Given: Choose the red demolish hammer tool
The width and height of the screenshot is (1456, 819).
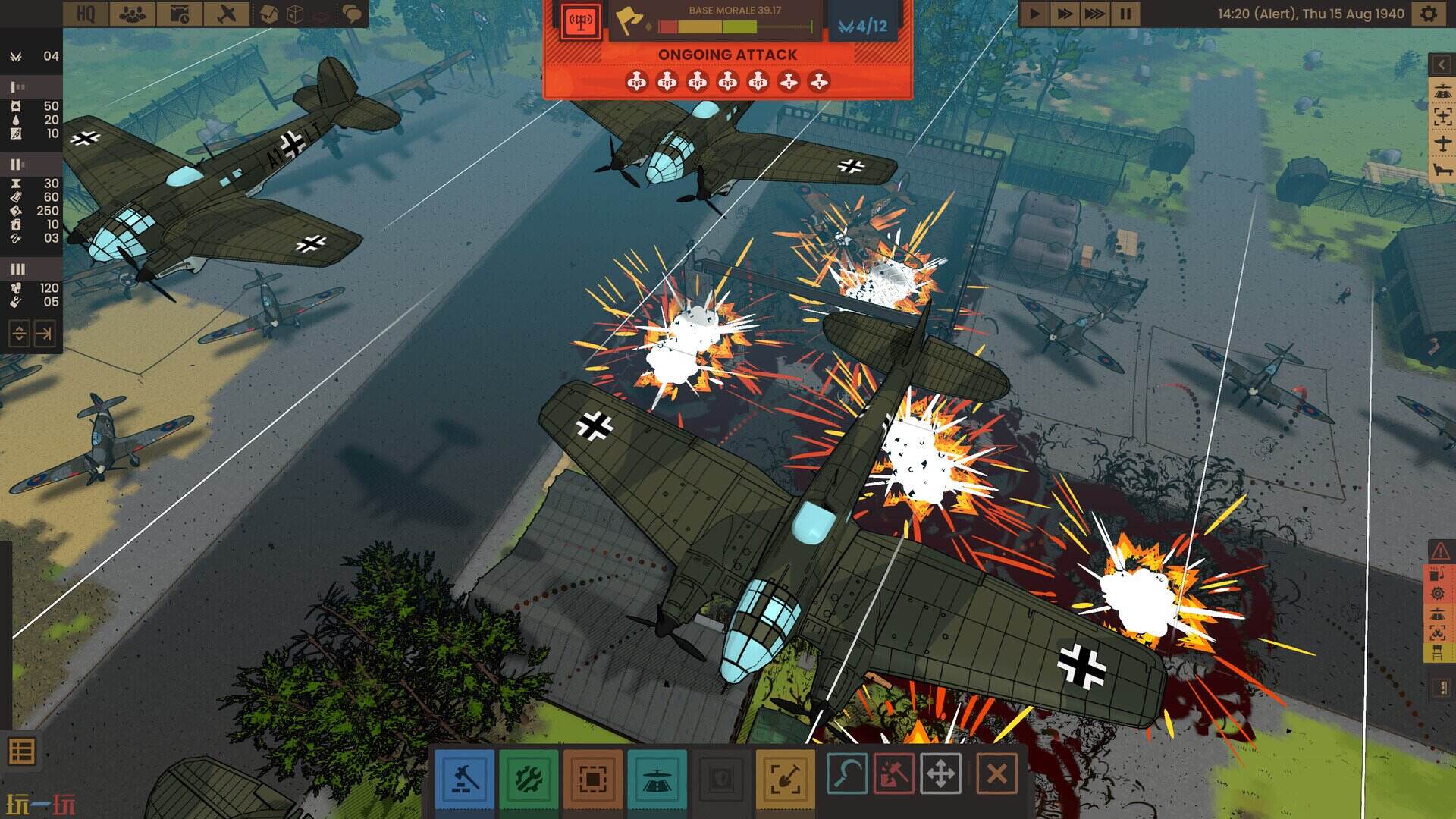Looking at the screenshot, I should 894,774.
